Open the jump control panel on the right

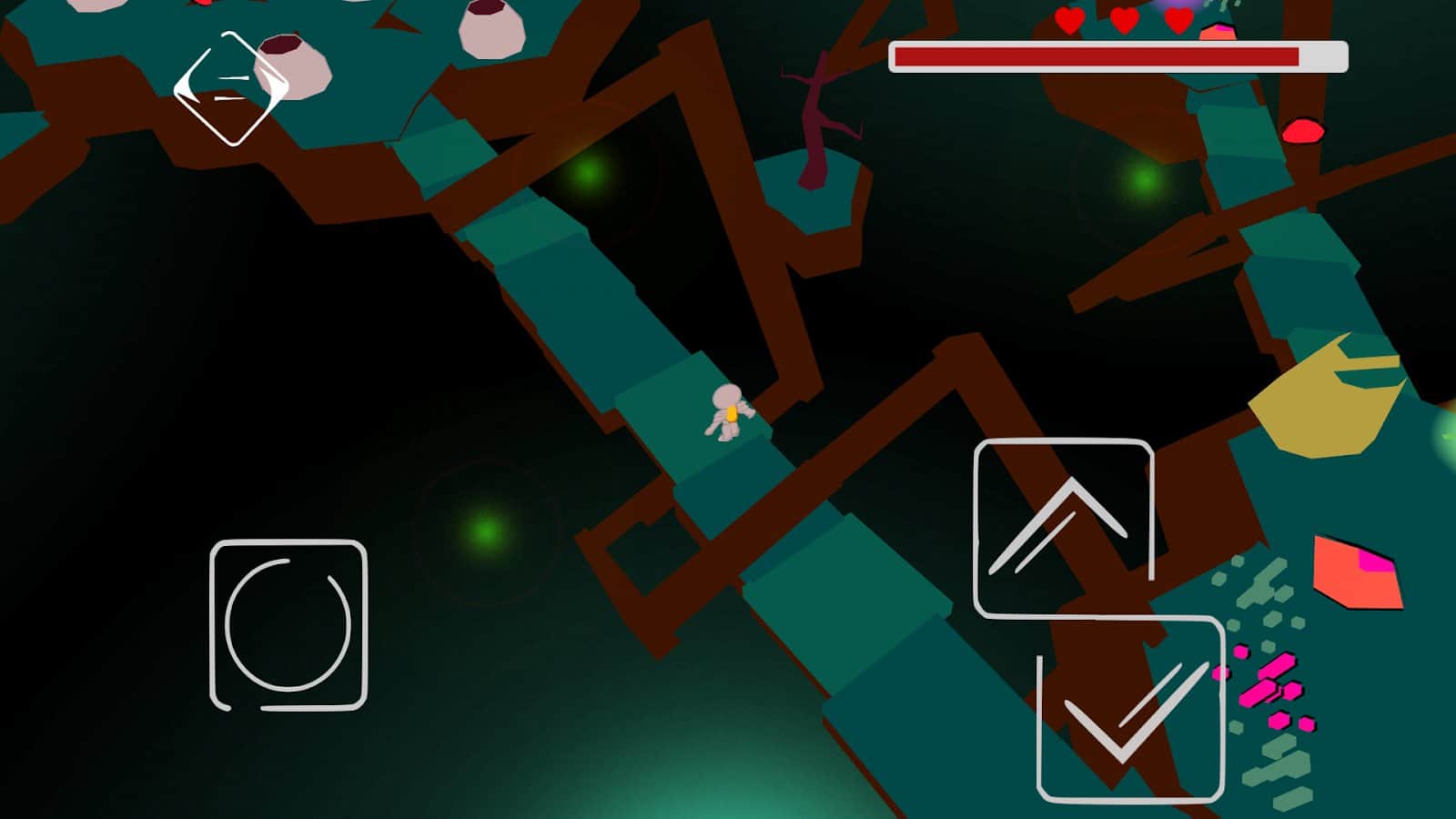coord(1065,526)
